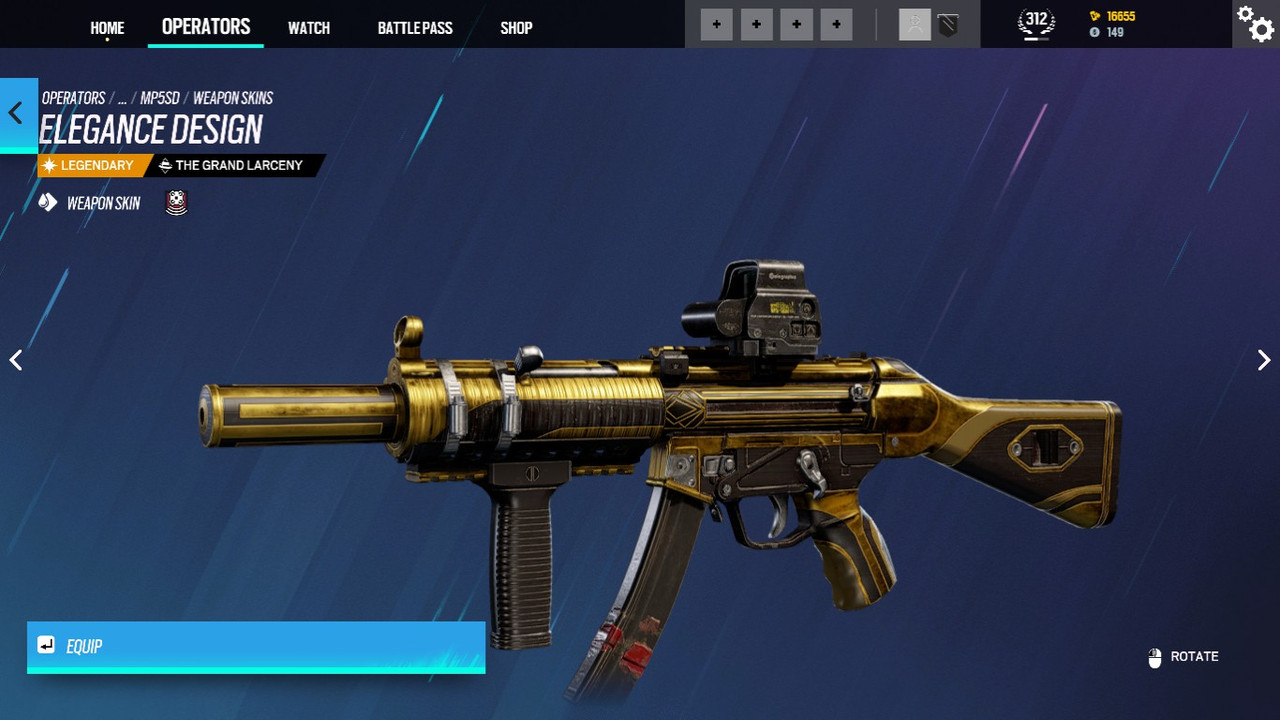Click the renown currency balance
Screen dimensions: 1280x720
coord(1112,17)
